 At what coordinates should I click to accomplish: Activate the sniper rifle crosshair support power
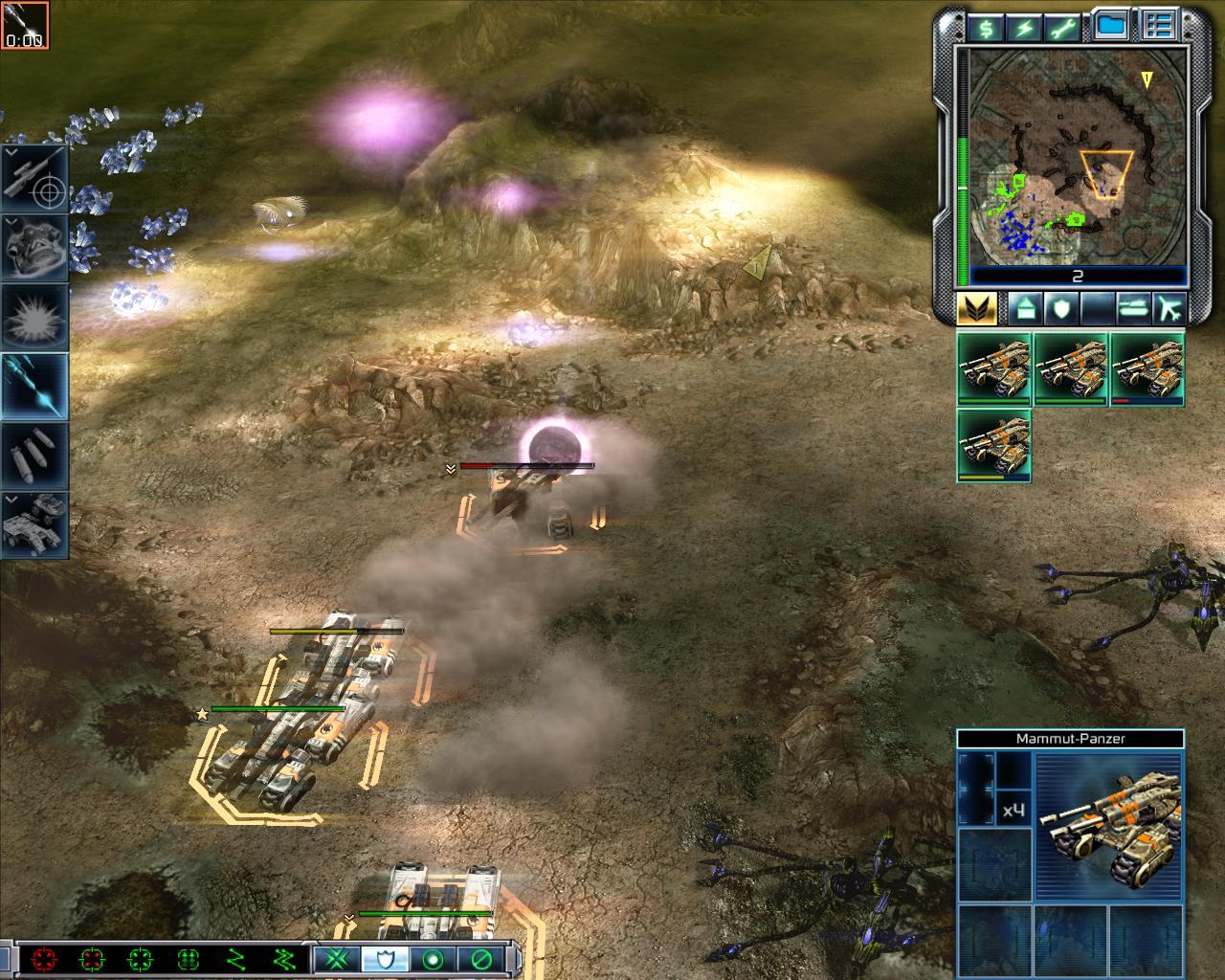(35, 180)
